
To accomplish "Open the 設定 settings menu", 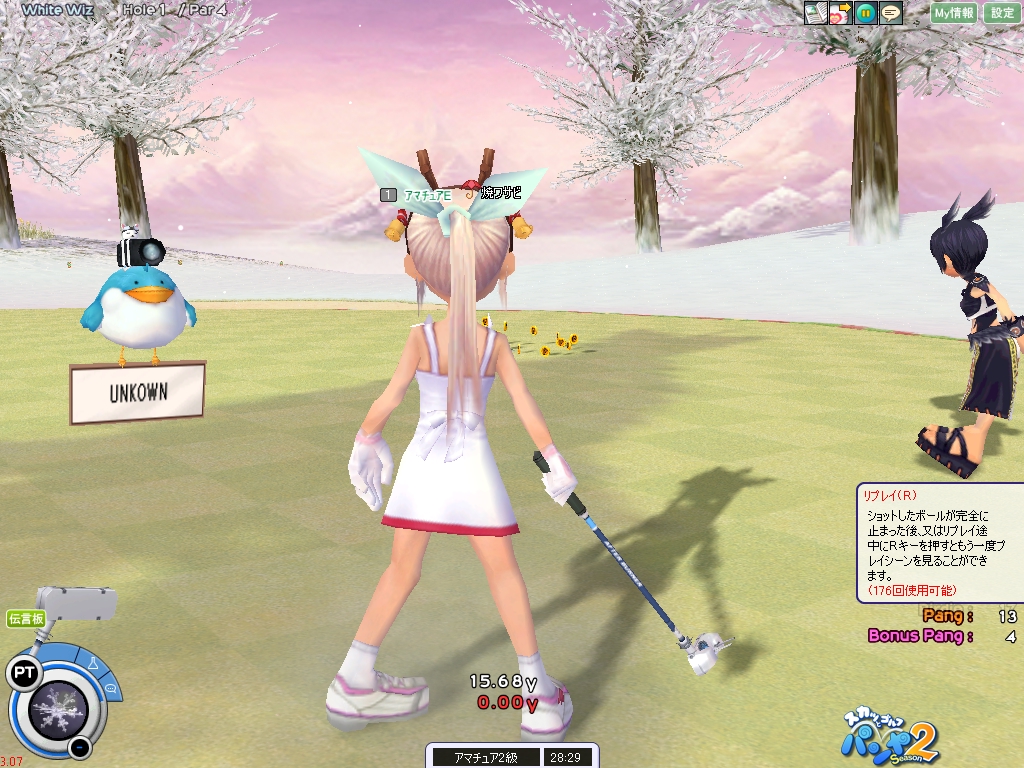I will pyautogui.click(x=1002, y=13).
